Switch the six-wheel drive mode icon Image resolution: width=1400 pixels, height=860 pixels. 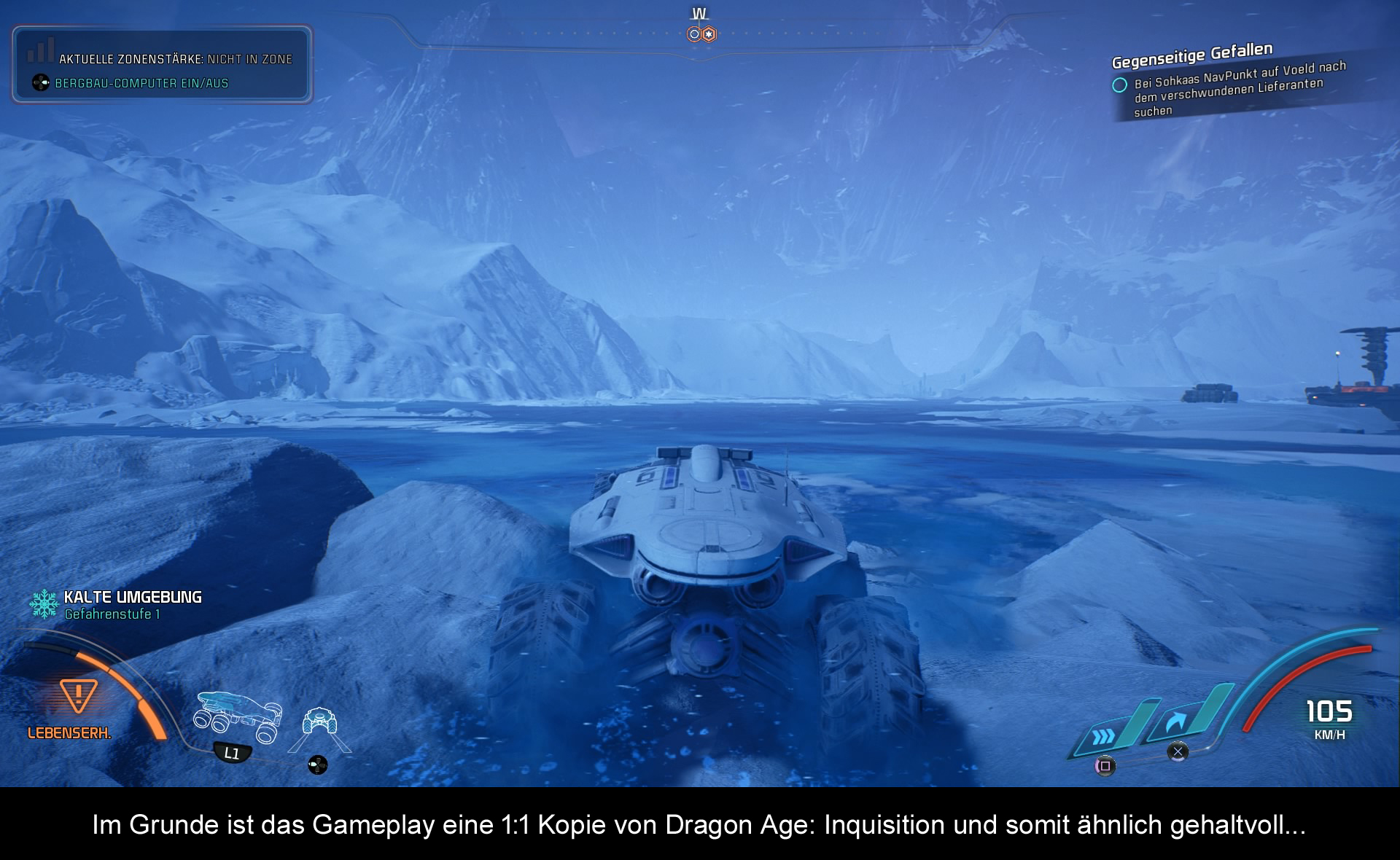click(x=237, y=716)
